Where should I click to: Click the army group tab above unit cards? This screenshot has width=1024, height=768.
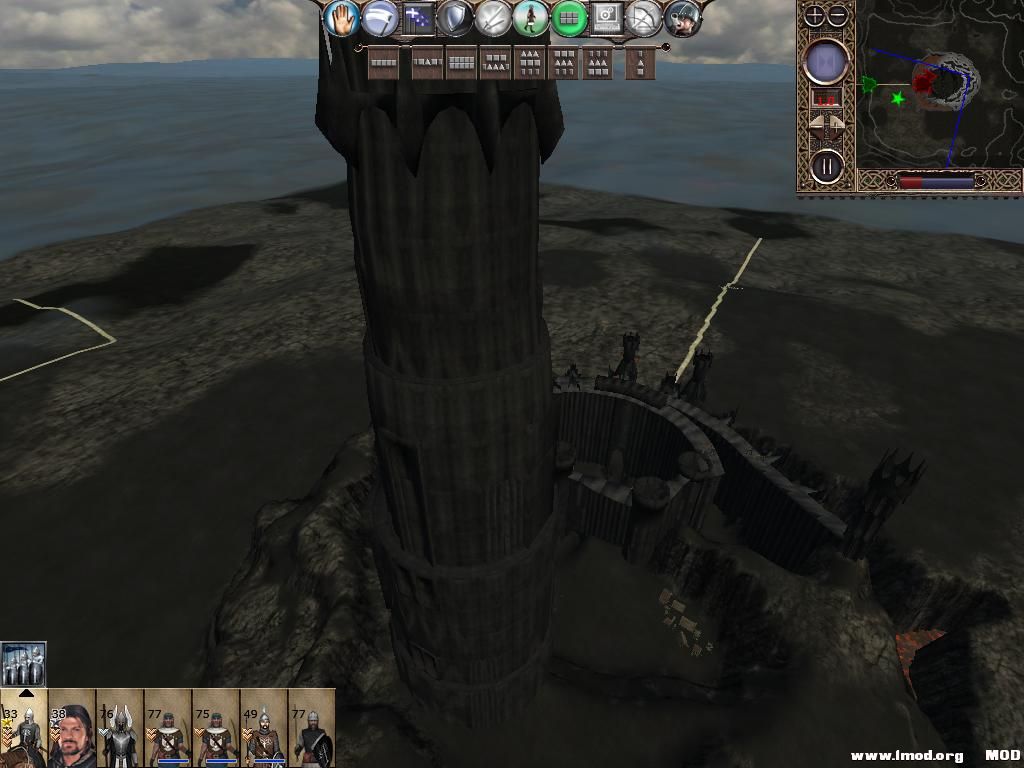[x=24, y=664]
